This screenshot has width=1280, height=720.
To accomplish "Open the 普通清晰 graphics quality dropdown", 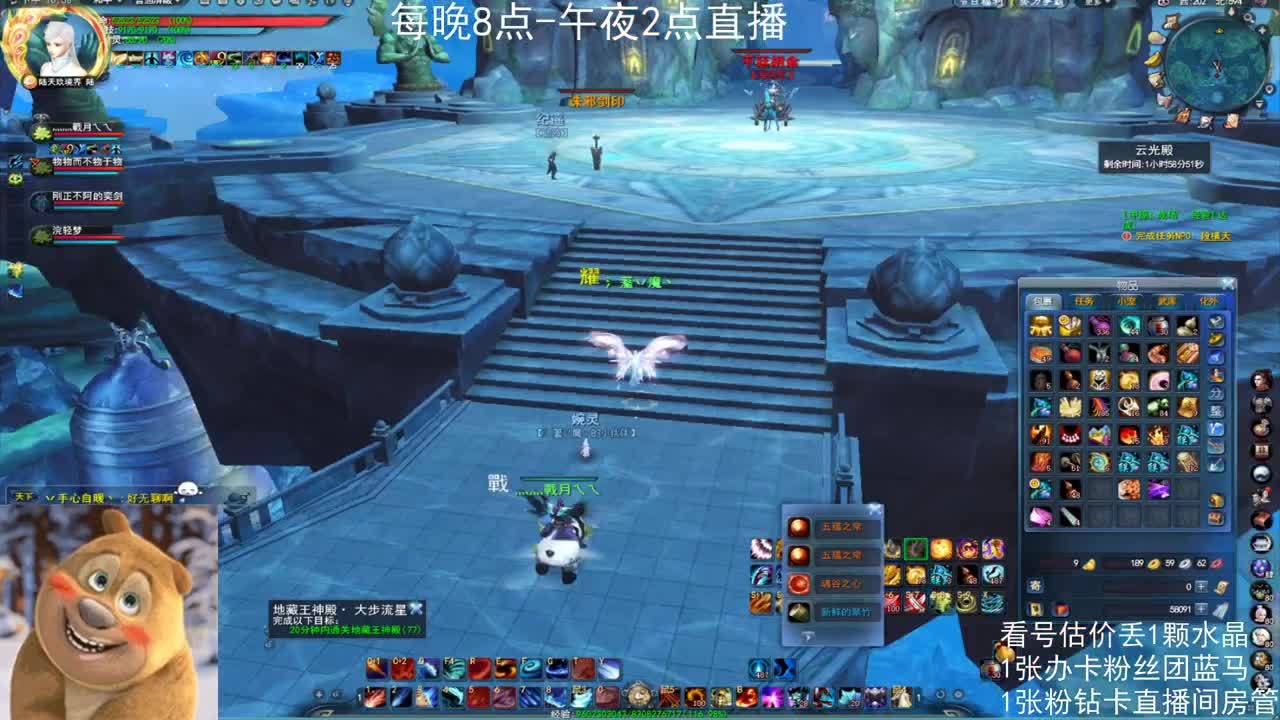I will [160, 6].
